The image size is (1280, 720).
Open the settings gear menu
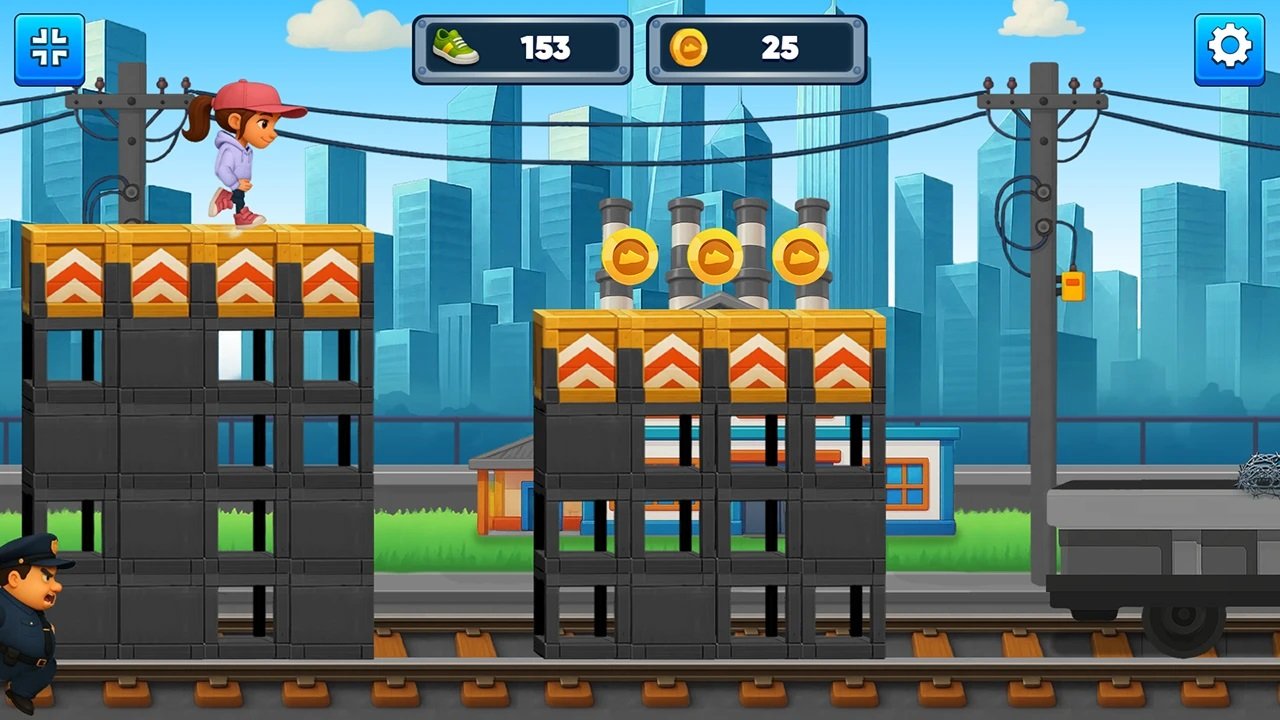1229,48
